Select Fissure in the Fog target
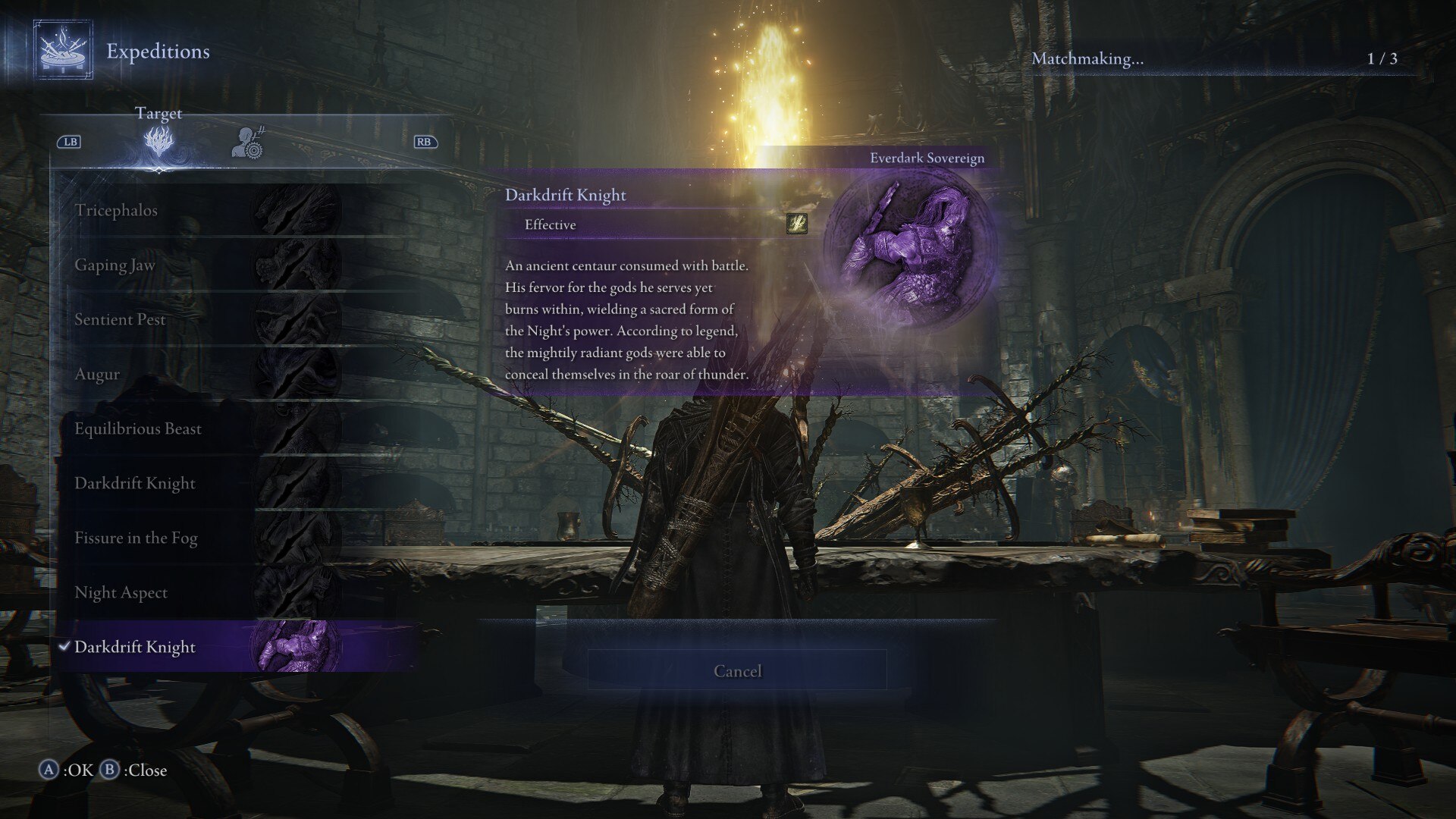This screenshot has height=819, width=1456. pos(136,538)
